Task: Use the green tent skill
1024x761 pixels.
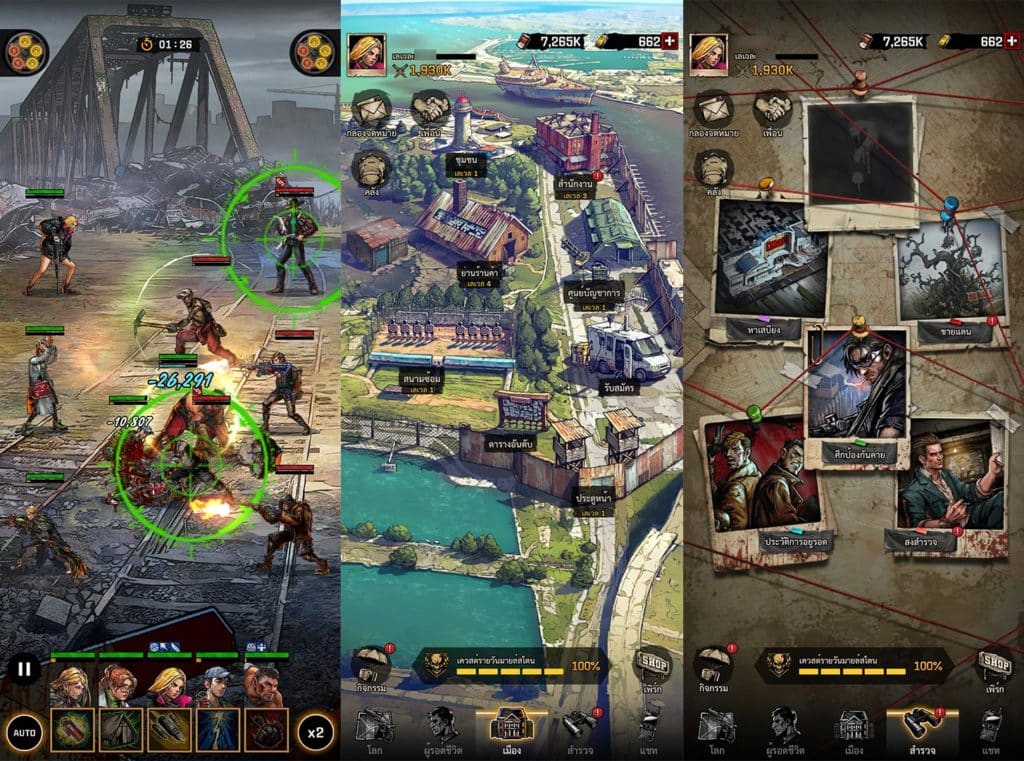Action: pyautogui.click(x=121, y=730)
